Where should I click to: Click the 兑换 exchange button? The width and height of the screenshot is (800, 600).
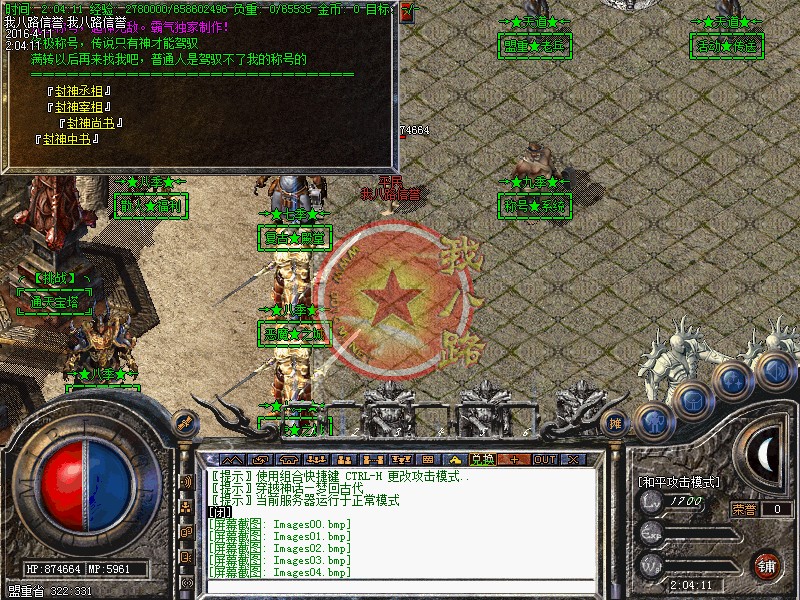click(x=483, y=459)
